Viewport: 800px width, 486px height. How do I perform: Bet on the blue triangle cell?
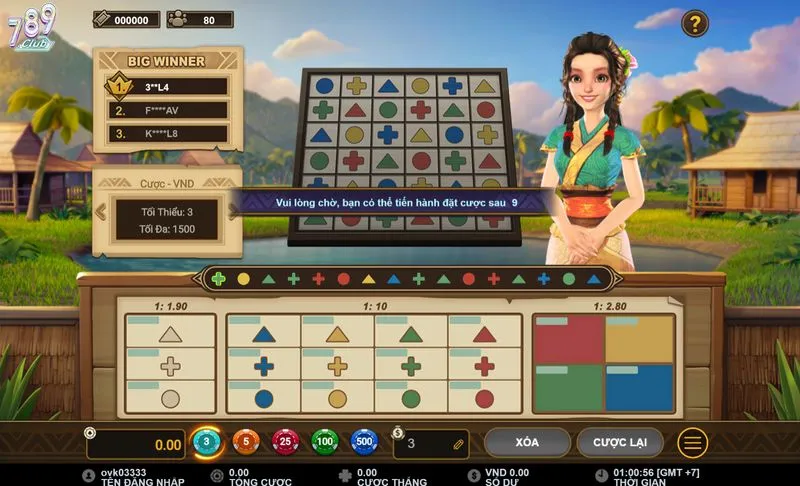point(264,334)
